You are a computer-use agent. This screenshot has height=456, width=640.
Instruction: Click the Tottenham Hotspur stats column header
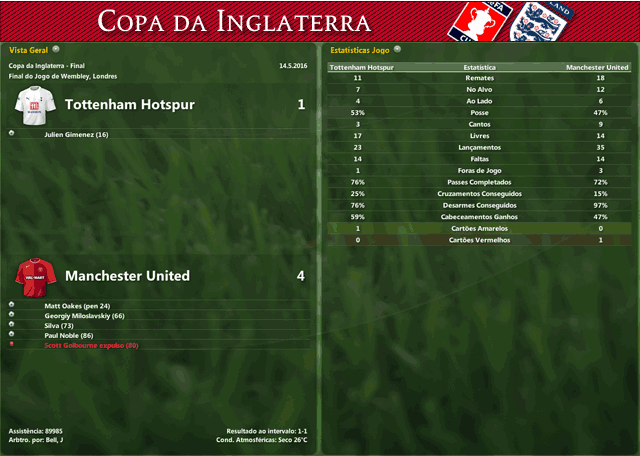(x=361, y=67)
